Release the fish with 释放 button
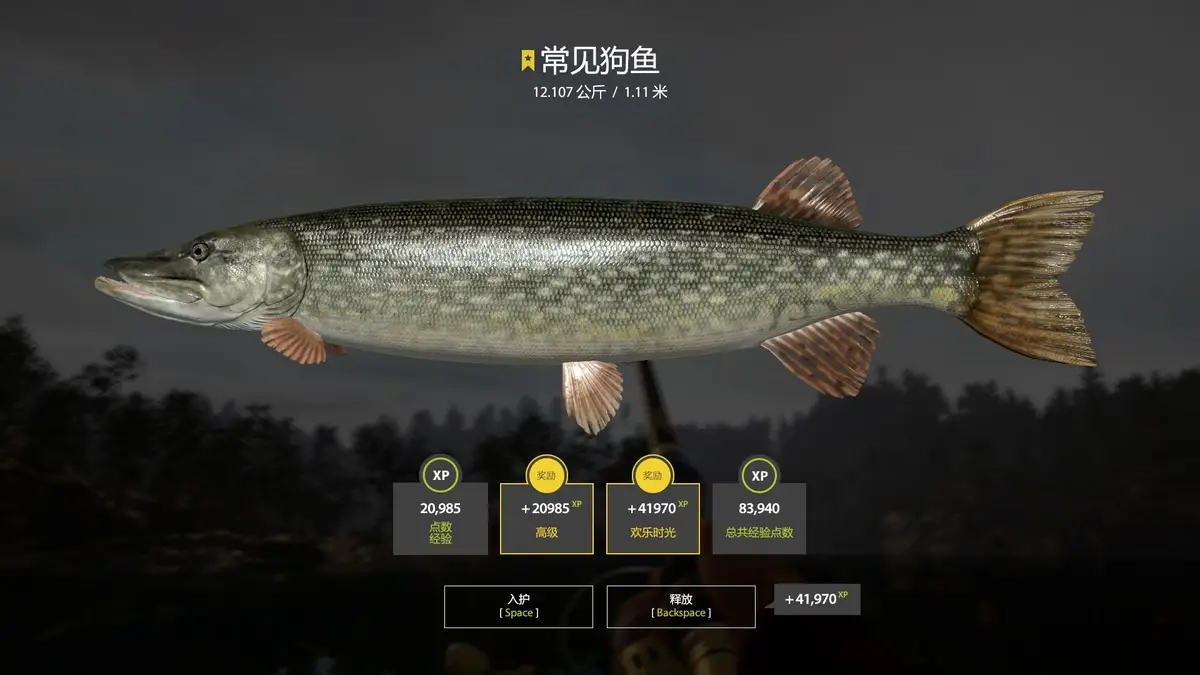The height and width of the screenshot is (675, 1200). coord(680,606)
